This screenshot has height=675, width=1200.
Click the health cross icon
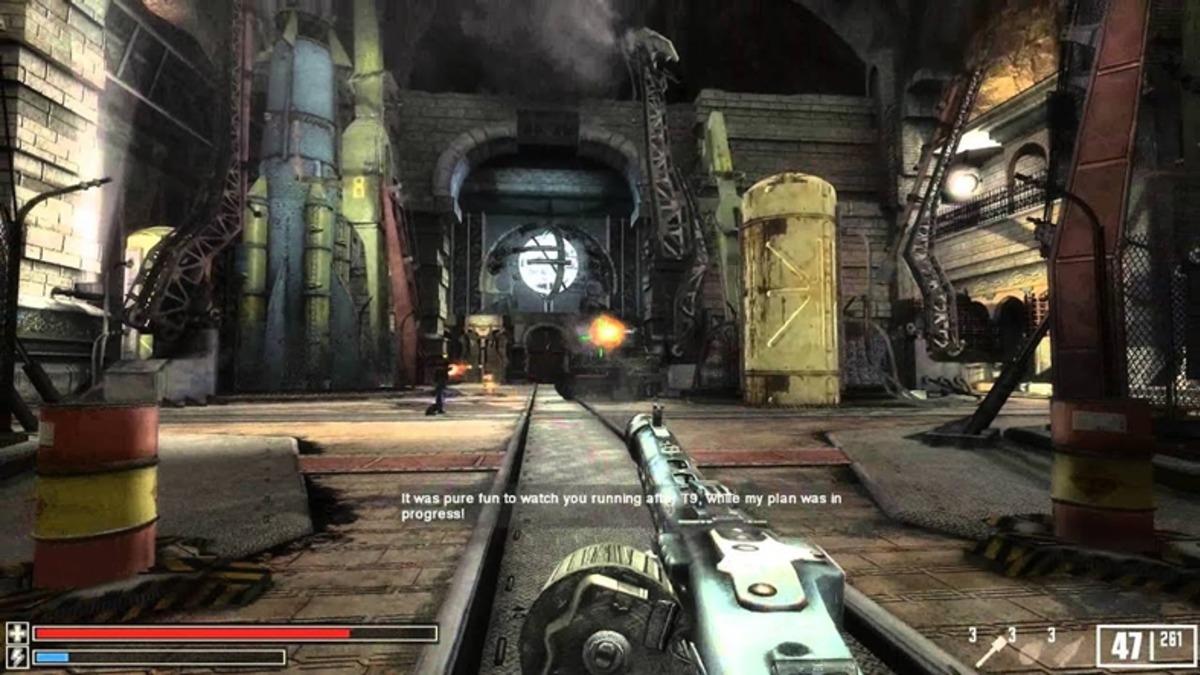coord(17,633)
